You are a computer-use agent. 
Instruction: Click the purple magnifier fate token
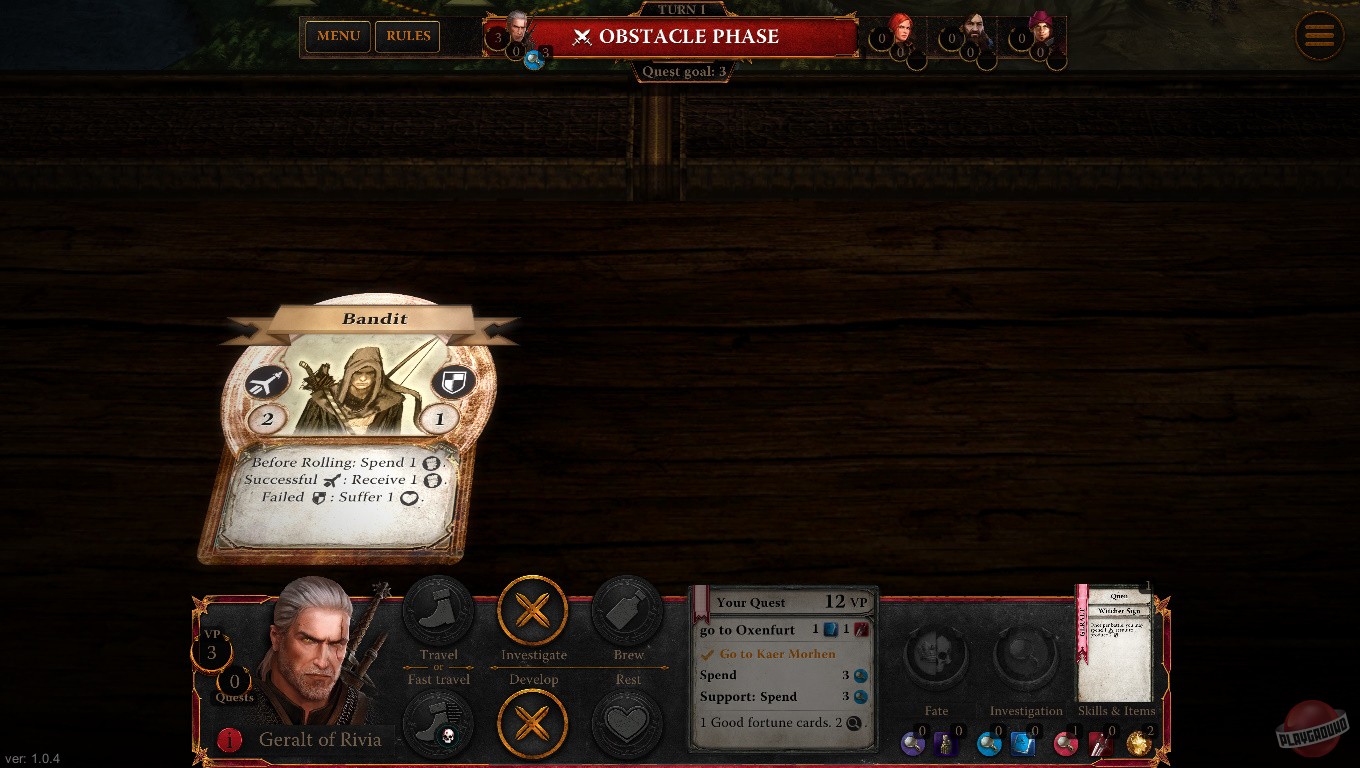pos(913,744)
